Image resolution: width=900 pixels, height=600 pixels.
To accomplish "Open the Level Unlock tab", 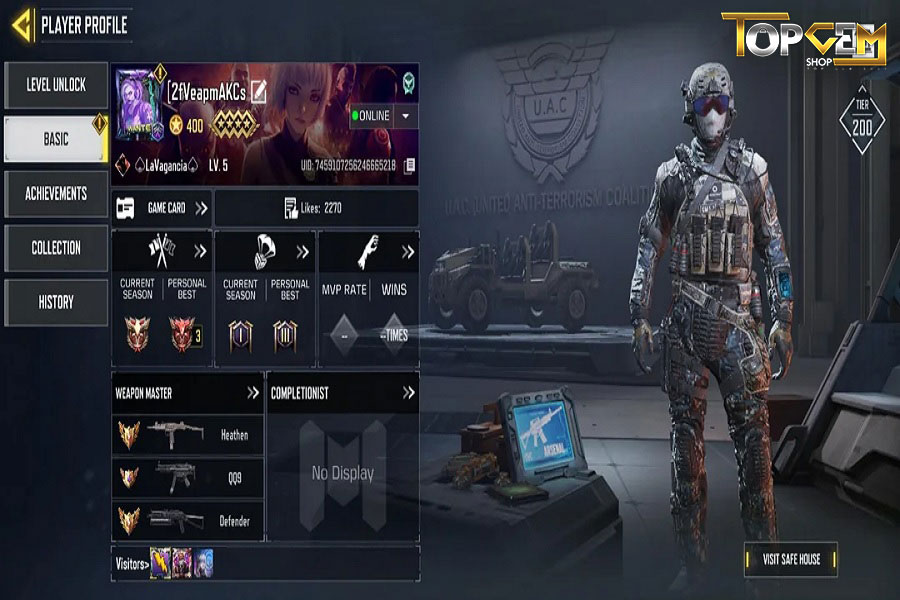I will point(56,85).
